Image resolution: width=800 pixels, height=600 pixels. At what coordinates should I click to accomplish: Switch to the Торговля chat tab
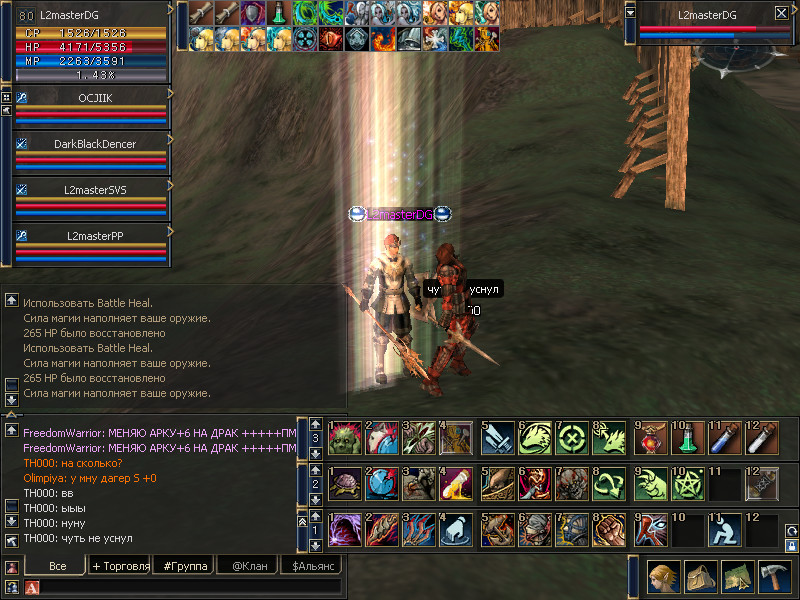[121, 566]
